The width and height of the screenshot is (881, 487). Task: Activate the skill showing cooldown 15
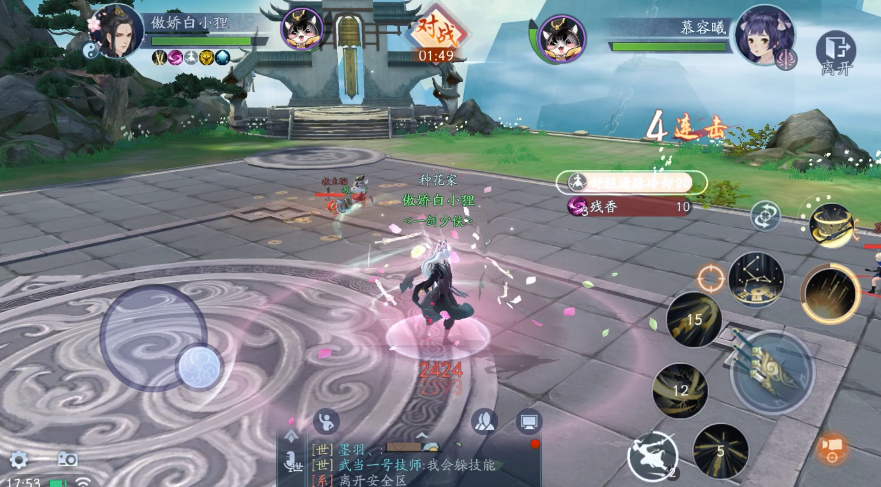coord(694,320)
